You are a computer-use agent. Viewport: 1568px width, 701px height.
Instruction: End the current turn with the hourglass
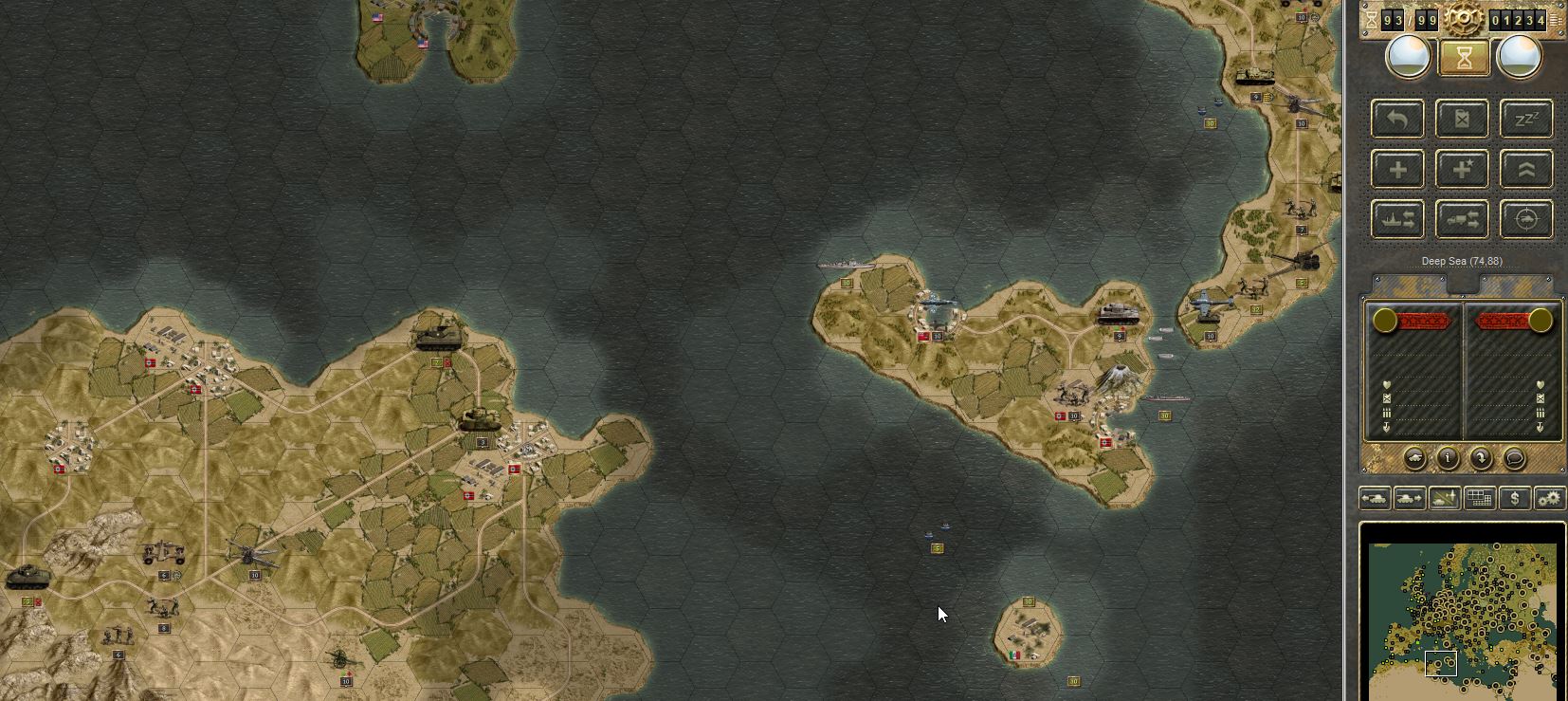(1465, 57)
